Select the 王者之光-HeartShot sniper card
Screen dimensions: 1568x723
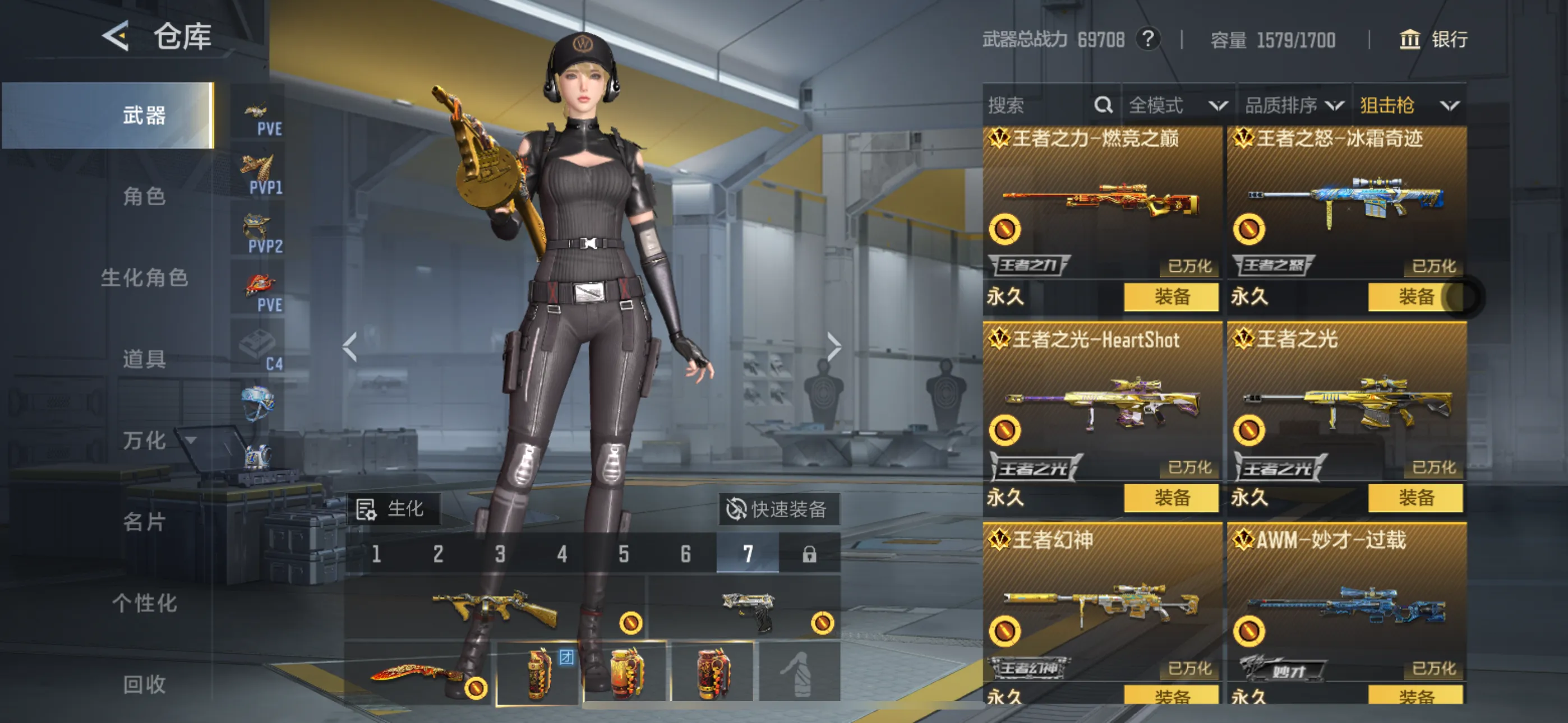coord(1102,402)
